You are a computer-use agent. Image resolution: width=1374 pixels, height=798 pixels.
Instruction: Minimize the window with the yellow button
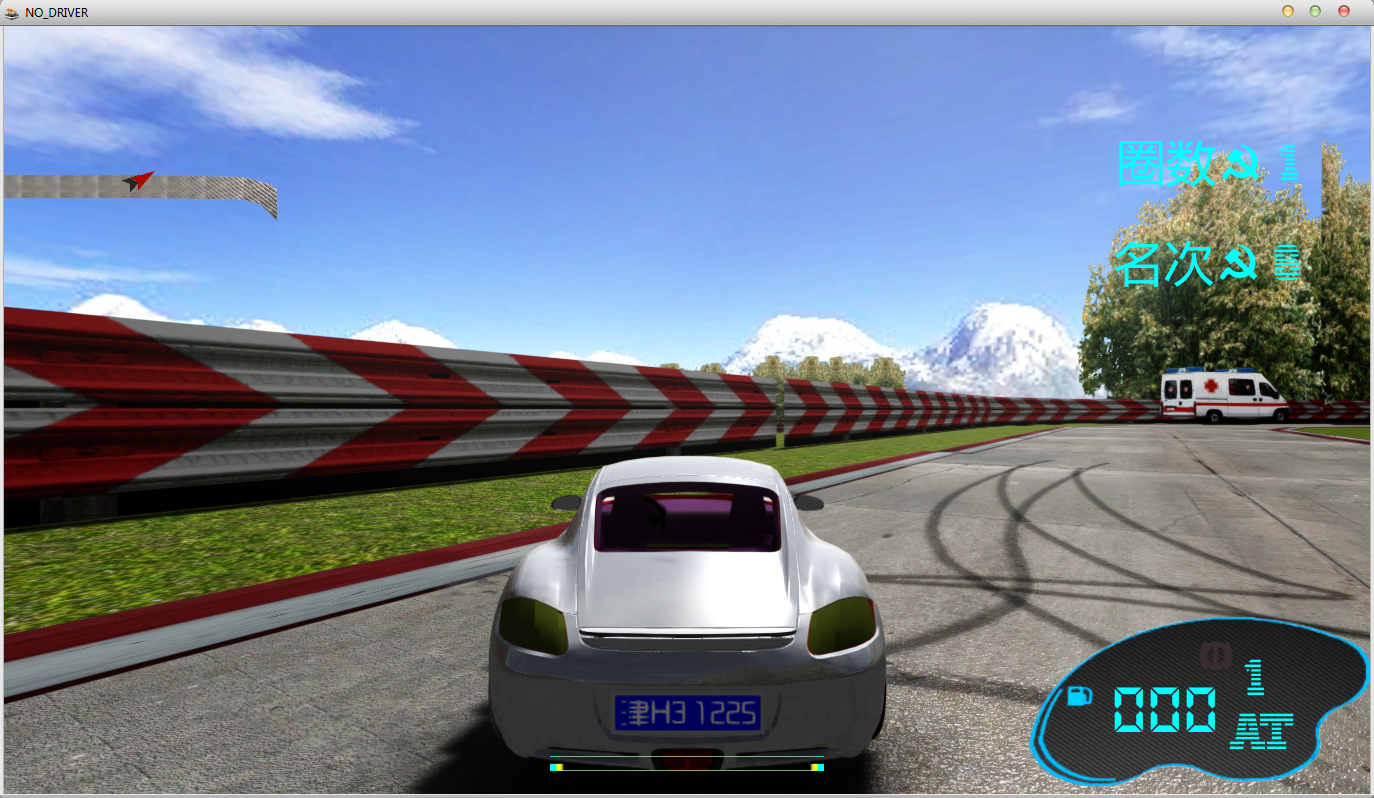(x=1288, y=12)
